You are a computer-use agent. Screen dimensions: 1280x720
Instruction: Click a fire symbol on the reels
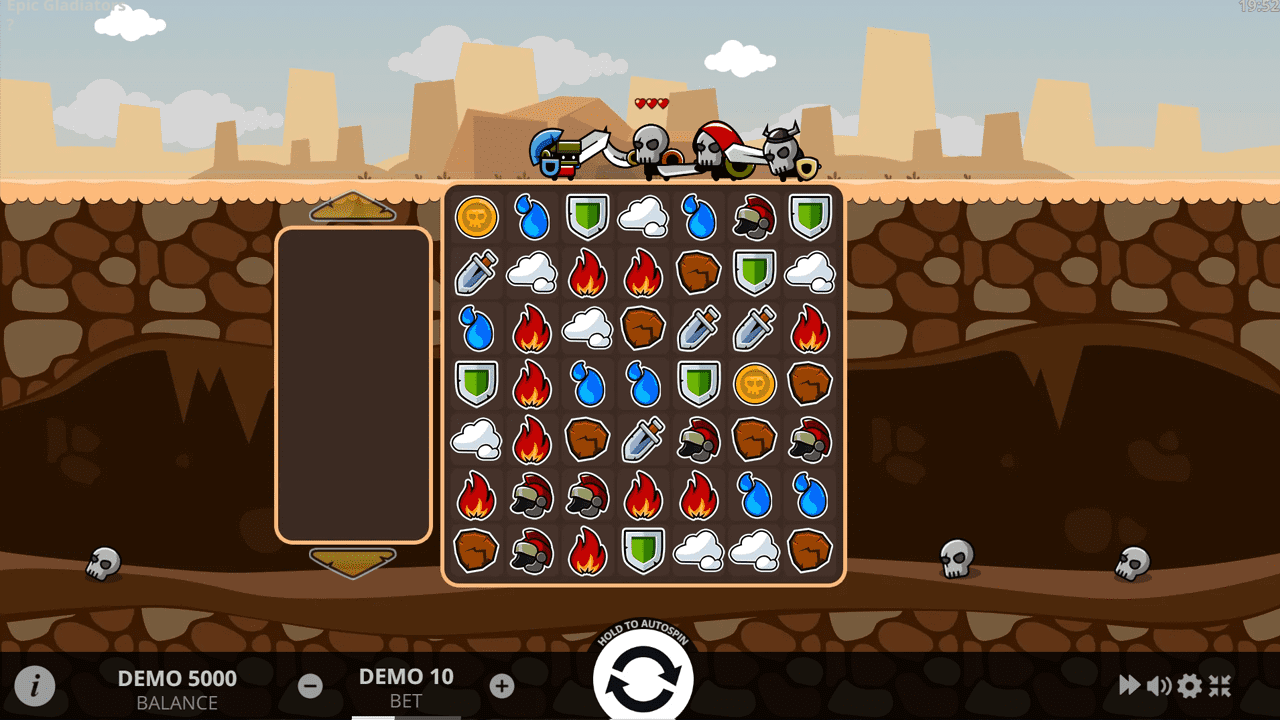587,273
